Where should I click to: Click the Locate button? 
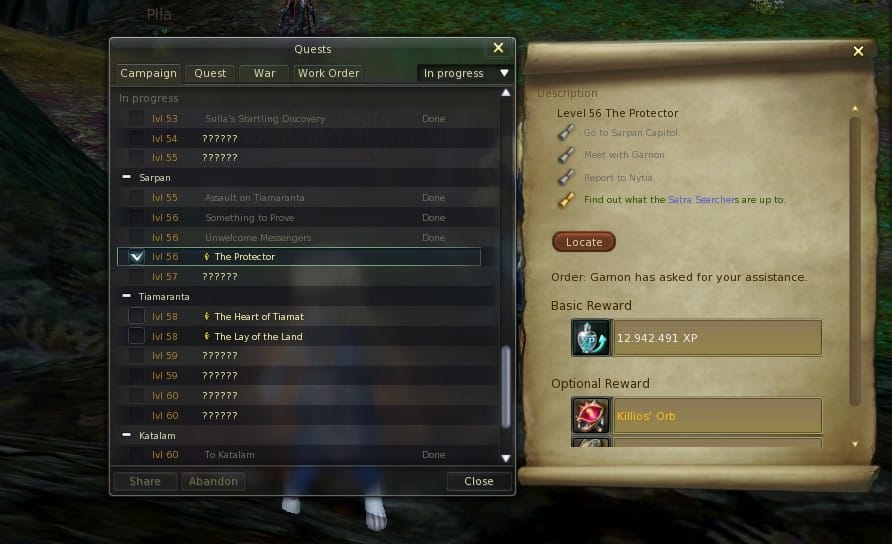pyautogui.click(x=584, y=242)
